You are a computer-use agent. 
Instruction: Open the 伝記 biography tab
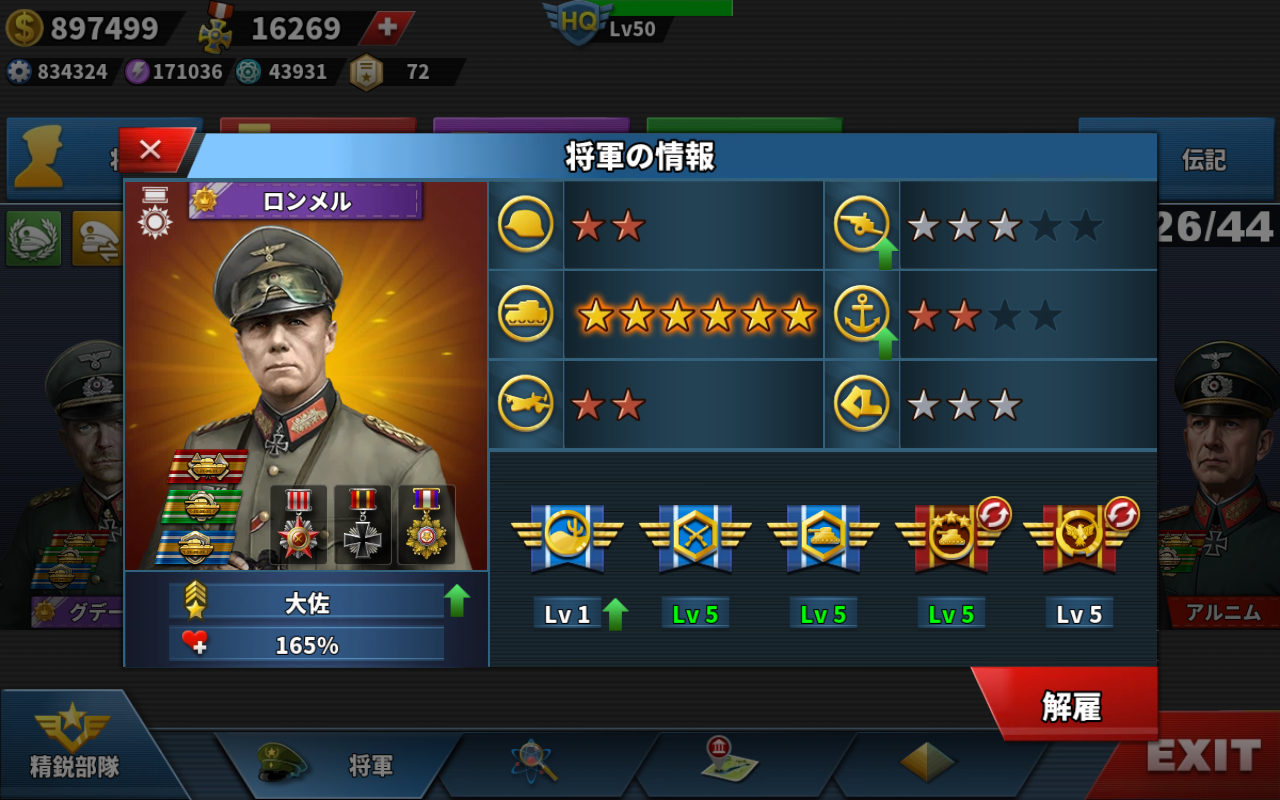coord(1203,160)
